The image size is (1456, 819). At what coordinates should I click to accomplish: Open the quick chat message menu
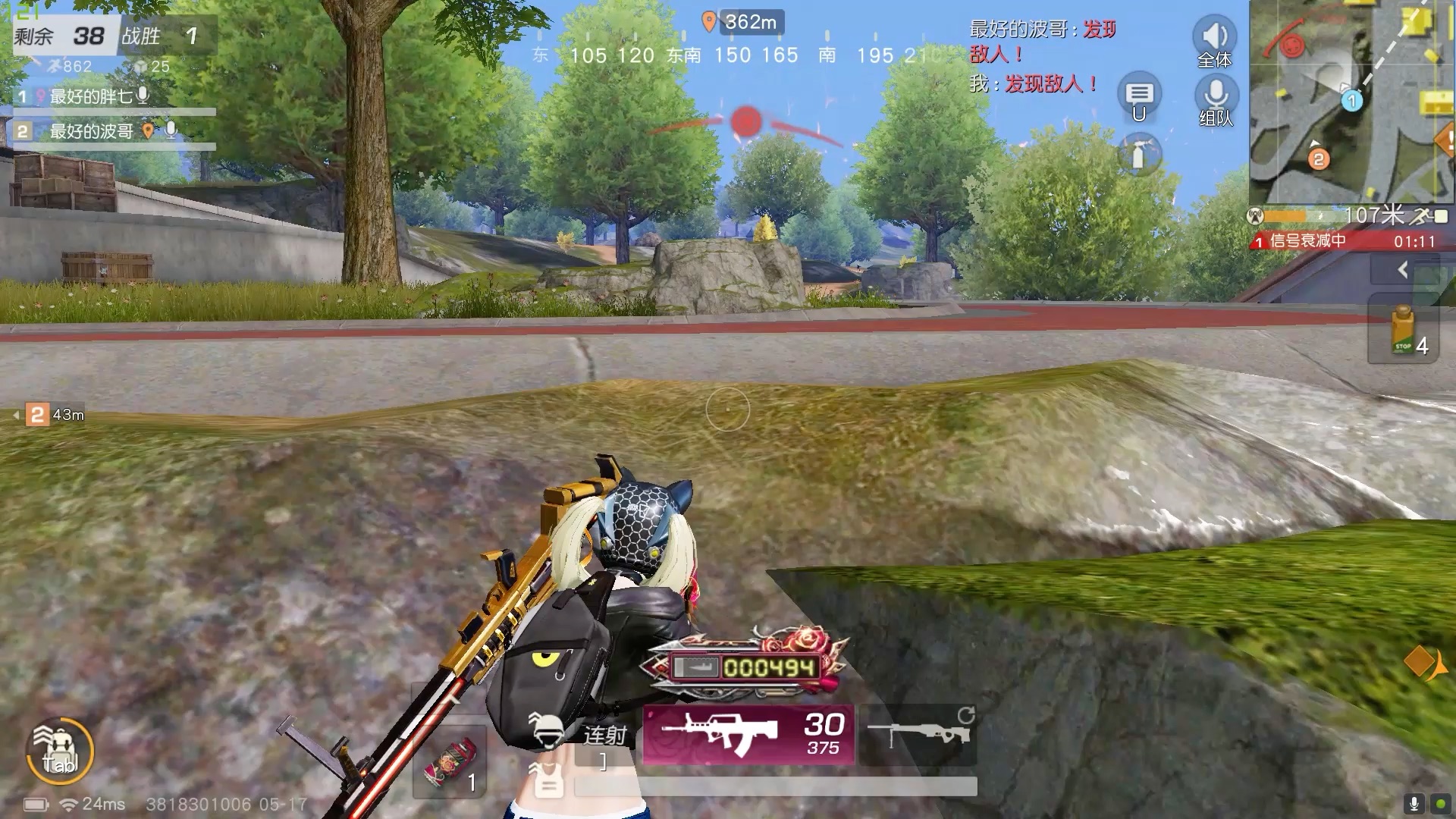click(x=1138, y=95)
